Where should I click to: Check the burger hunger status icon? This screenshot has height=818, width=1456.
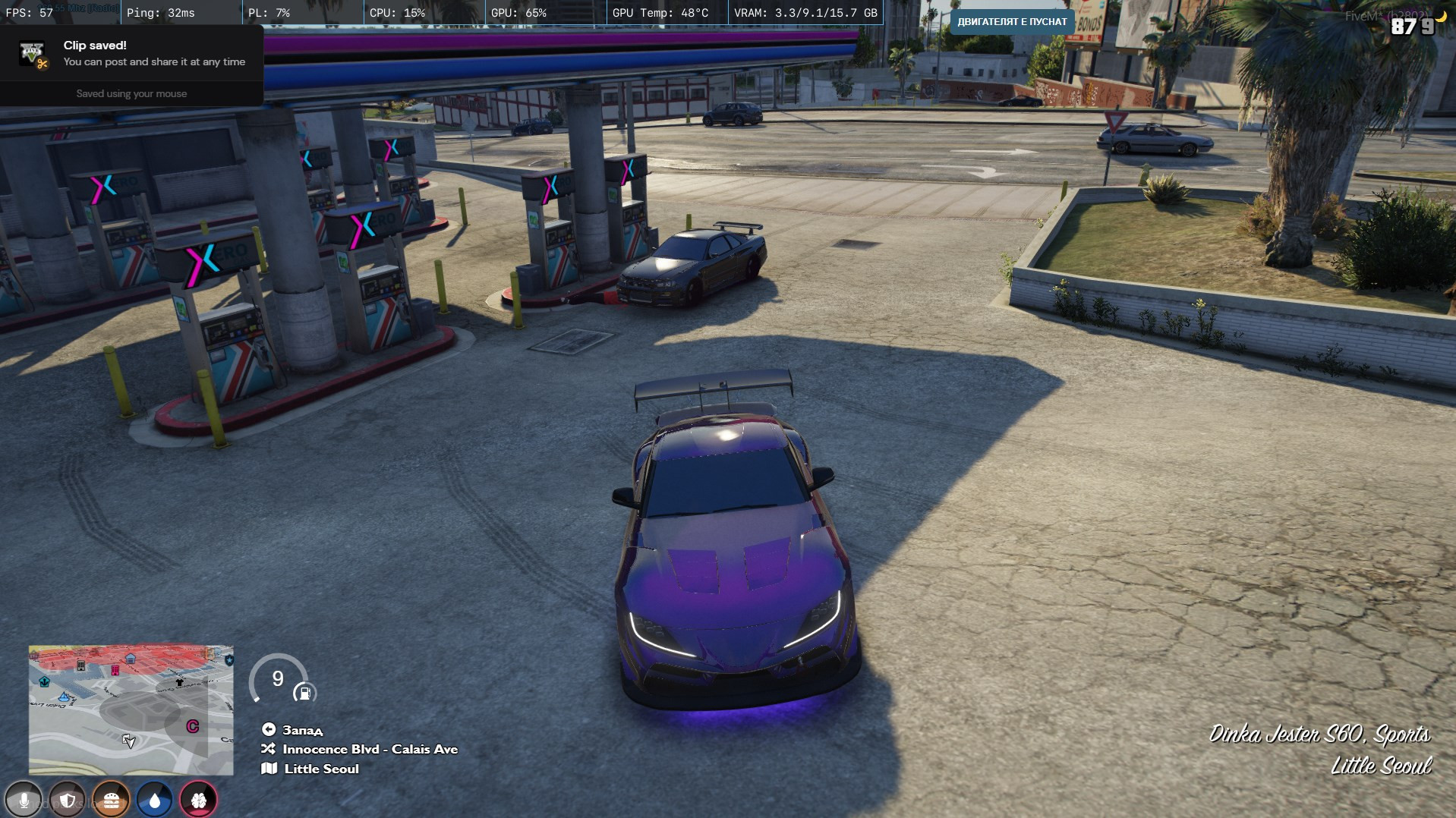tap(112, 800)
